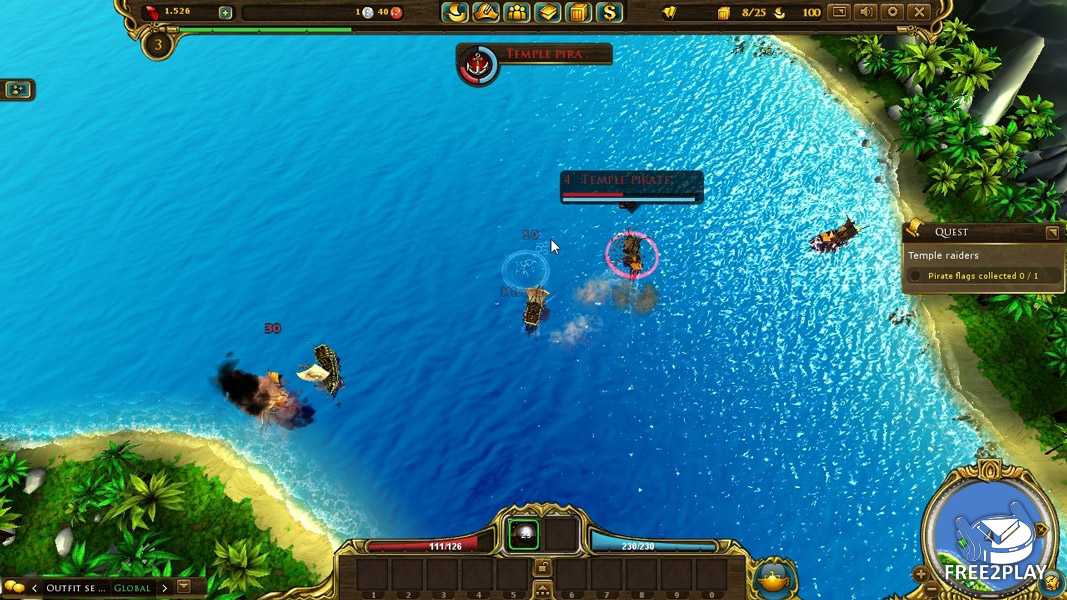Expand the chat dropdown arrow
Screen dimensions: 1067x600
[184, 587]
